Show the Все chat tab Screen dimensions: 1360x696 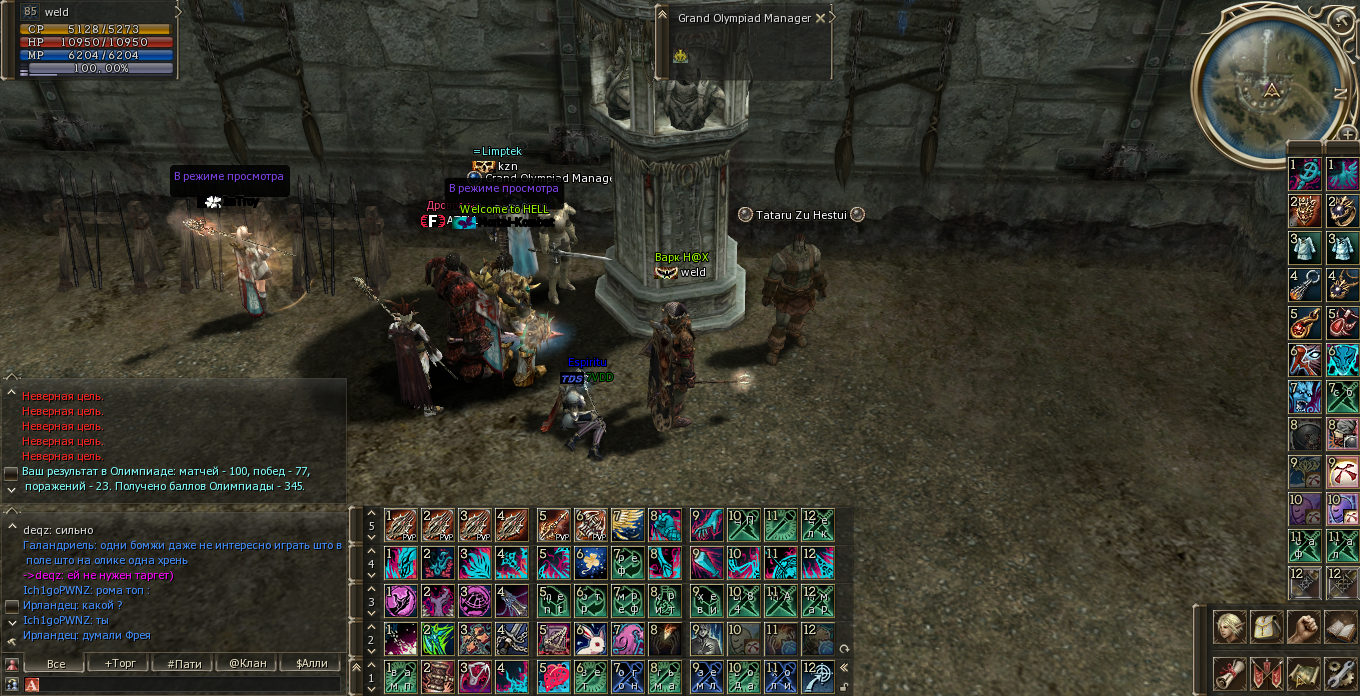click(56, 663)
